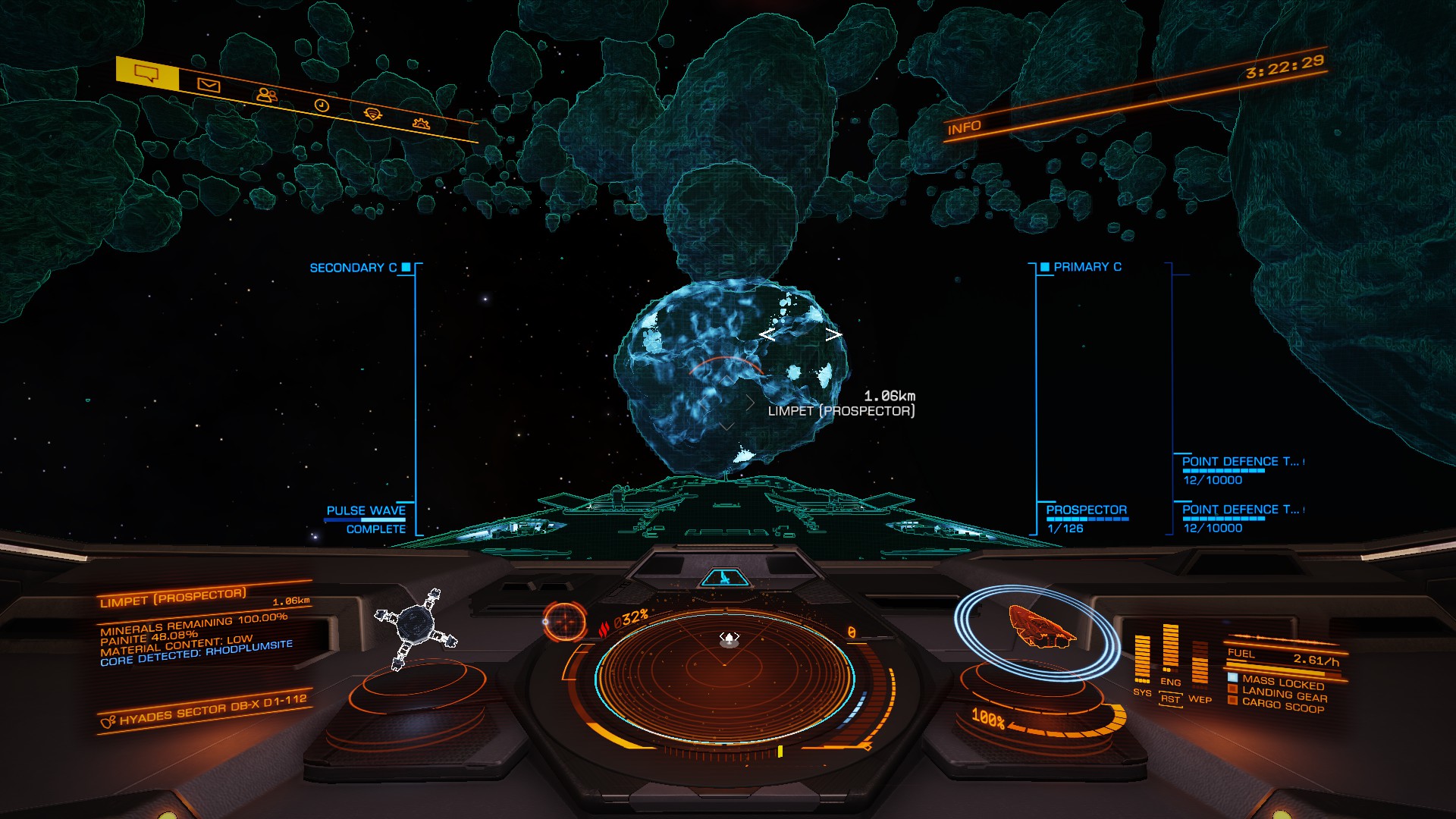Click the prospector limpet hologram icon
1456x819 pixels.
[416, 627]
